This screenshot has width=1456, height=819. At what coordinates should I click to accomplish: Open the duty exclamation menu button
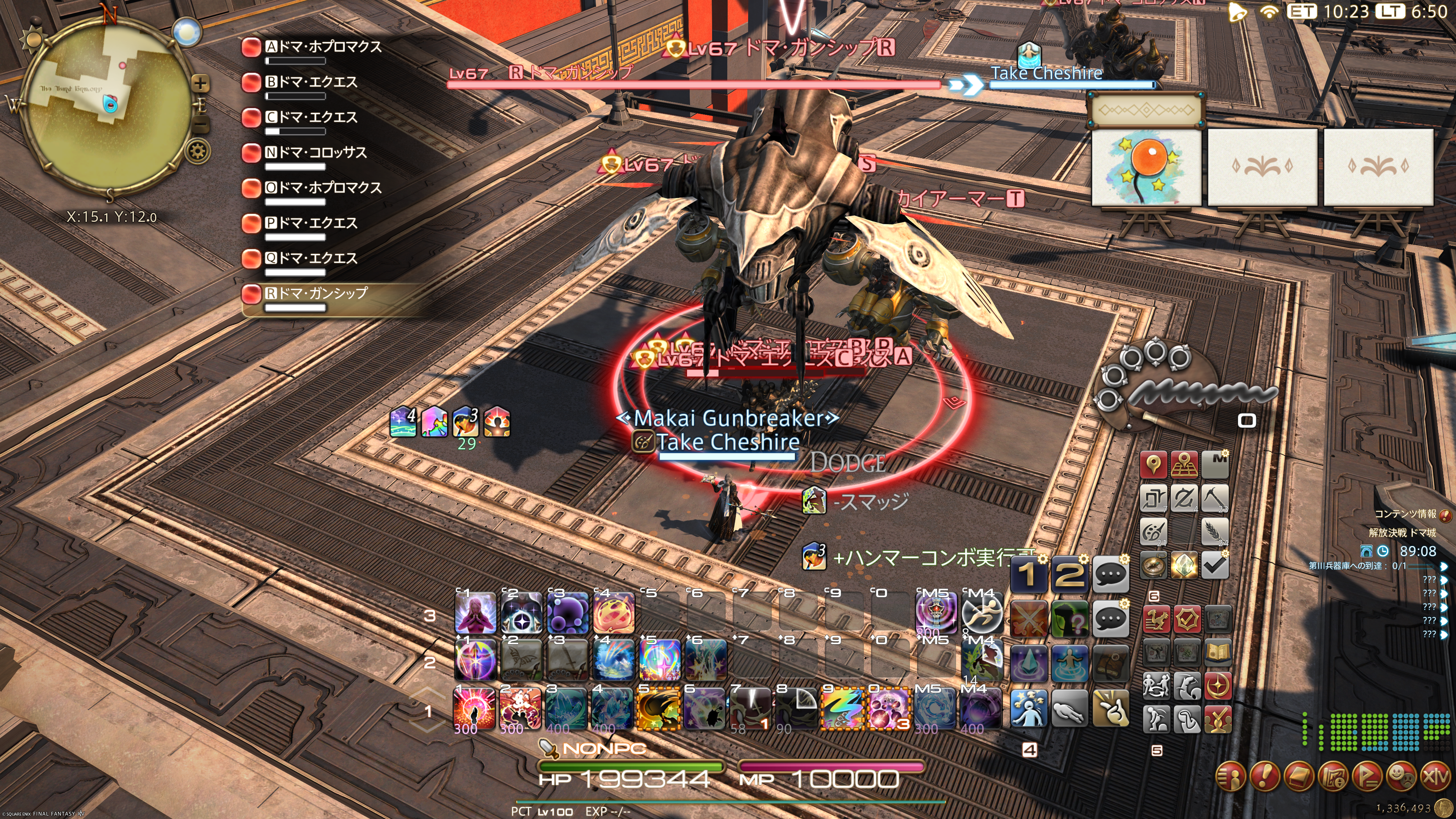1266,777
